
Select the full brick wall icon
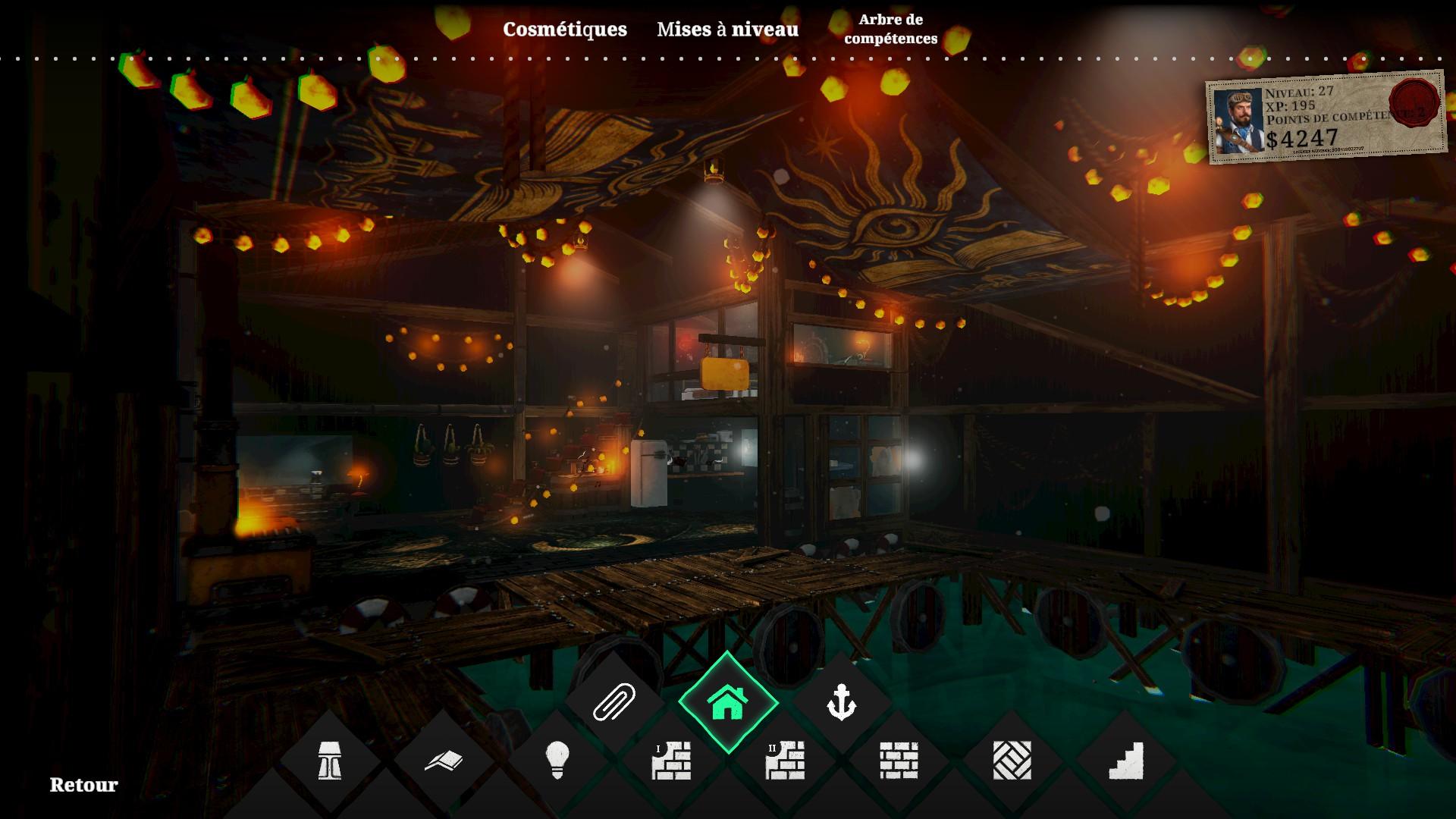[x=899, y=760]
